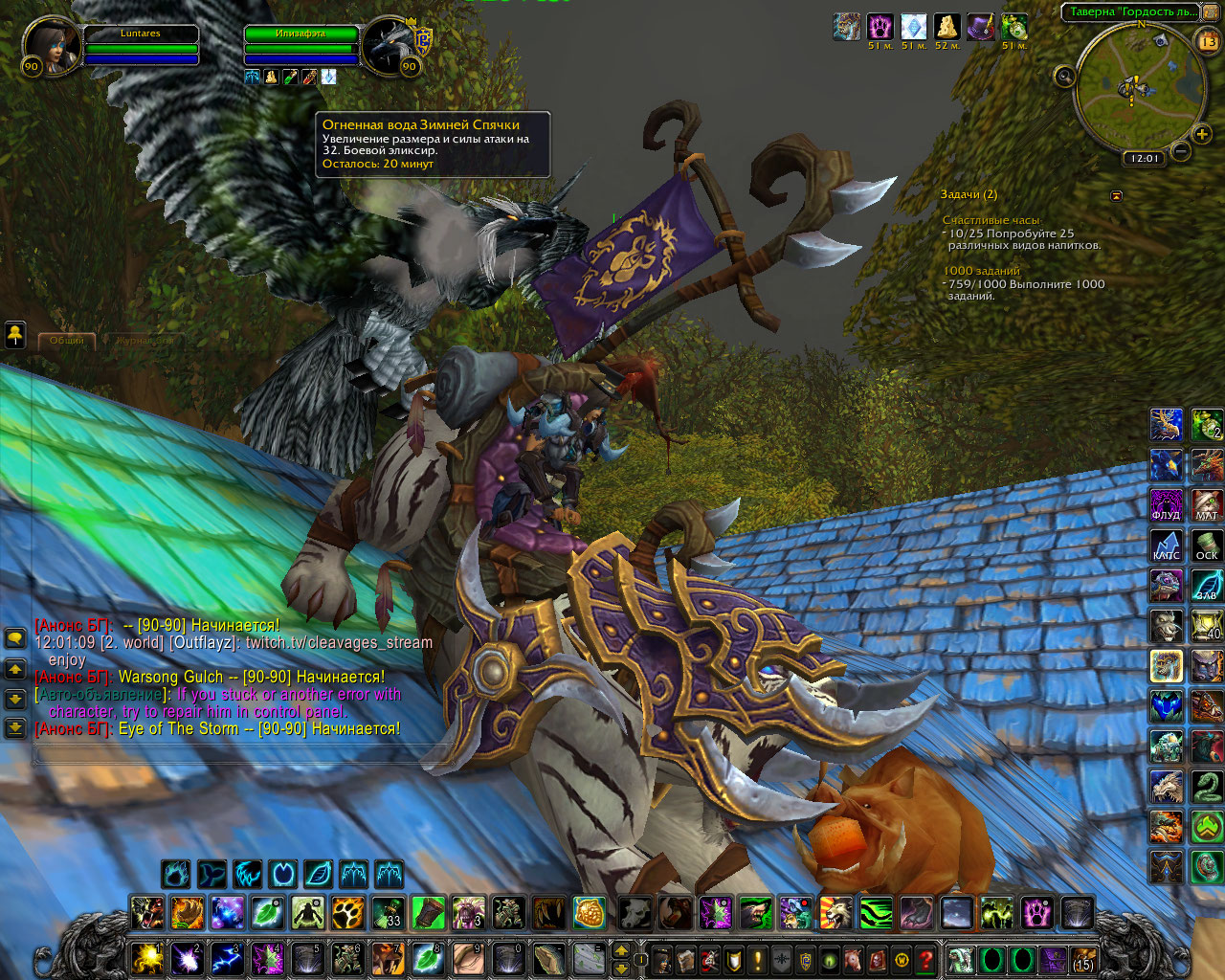Open the chat speech bubble menu
Viewport: 1225px width, 980px height.
click(15, 638)
